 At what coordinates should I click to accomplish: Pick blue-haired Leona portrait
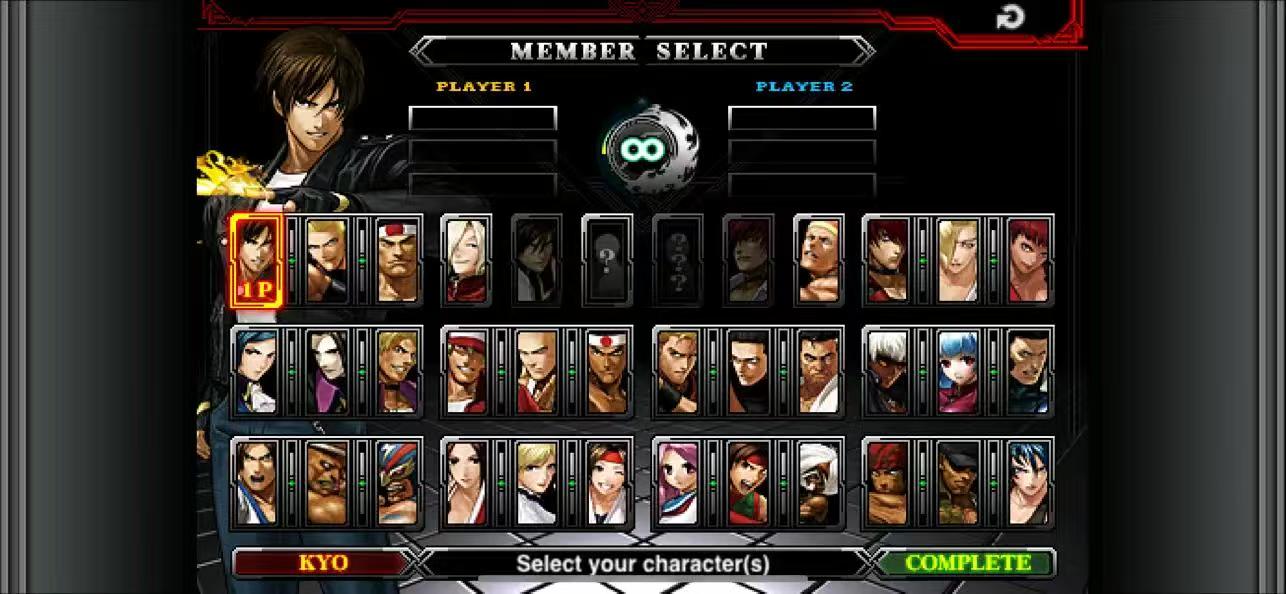pyautogui.click(x=1029, y=484)
